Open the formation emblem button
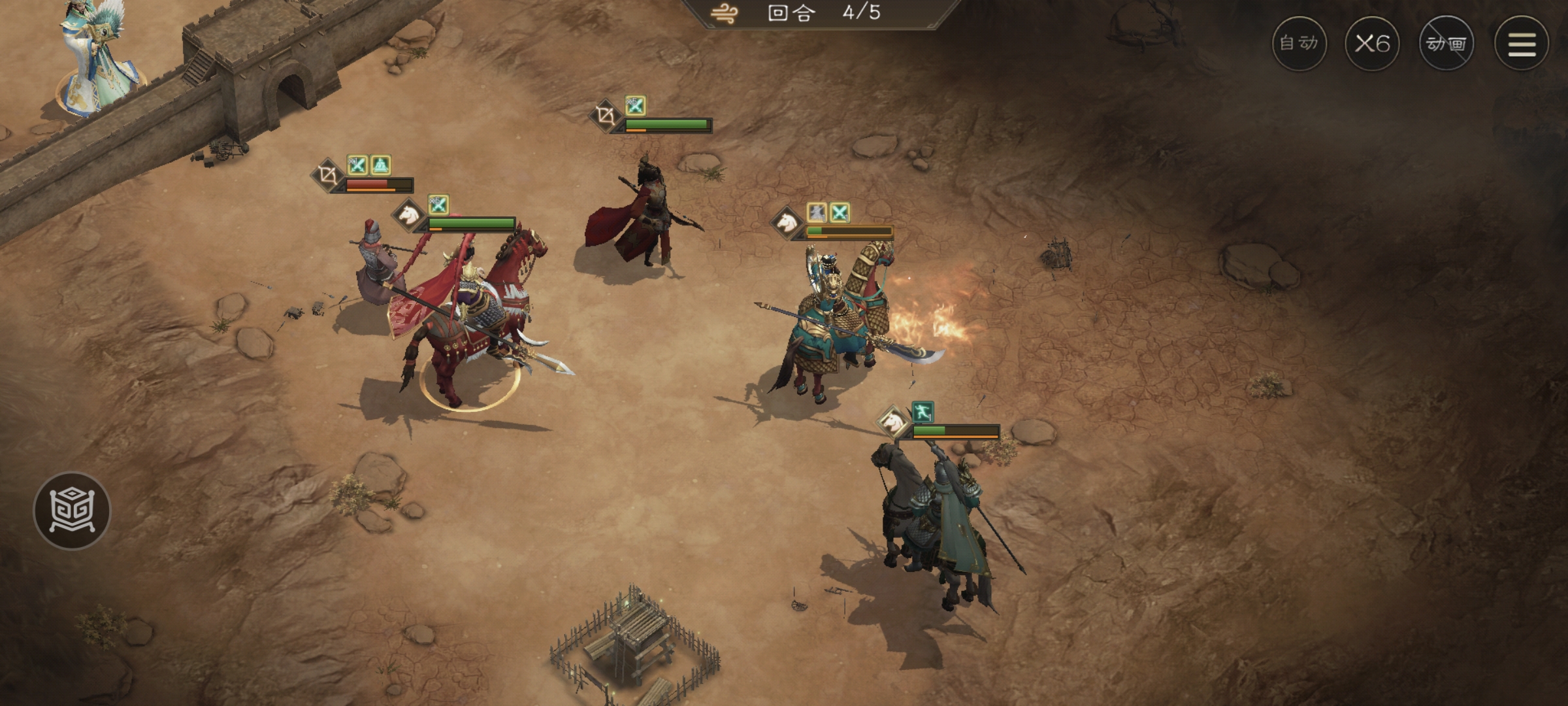The height and width of the screenshot is (706, 1568). pos(72,511)
